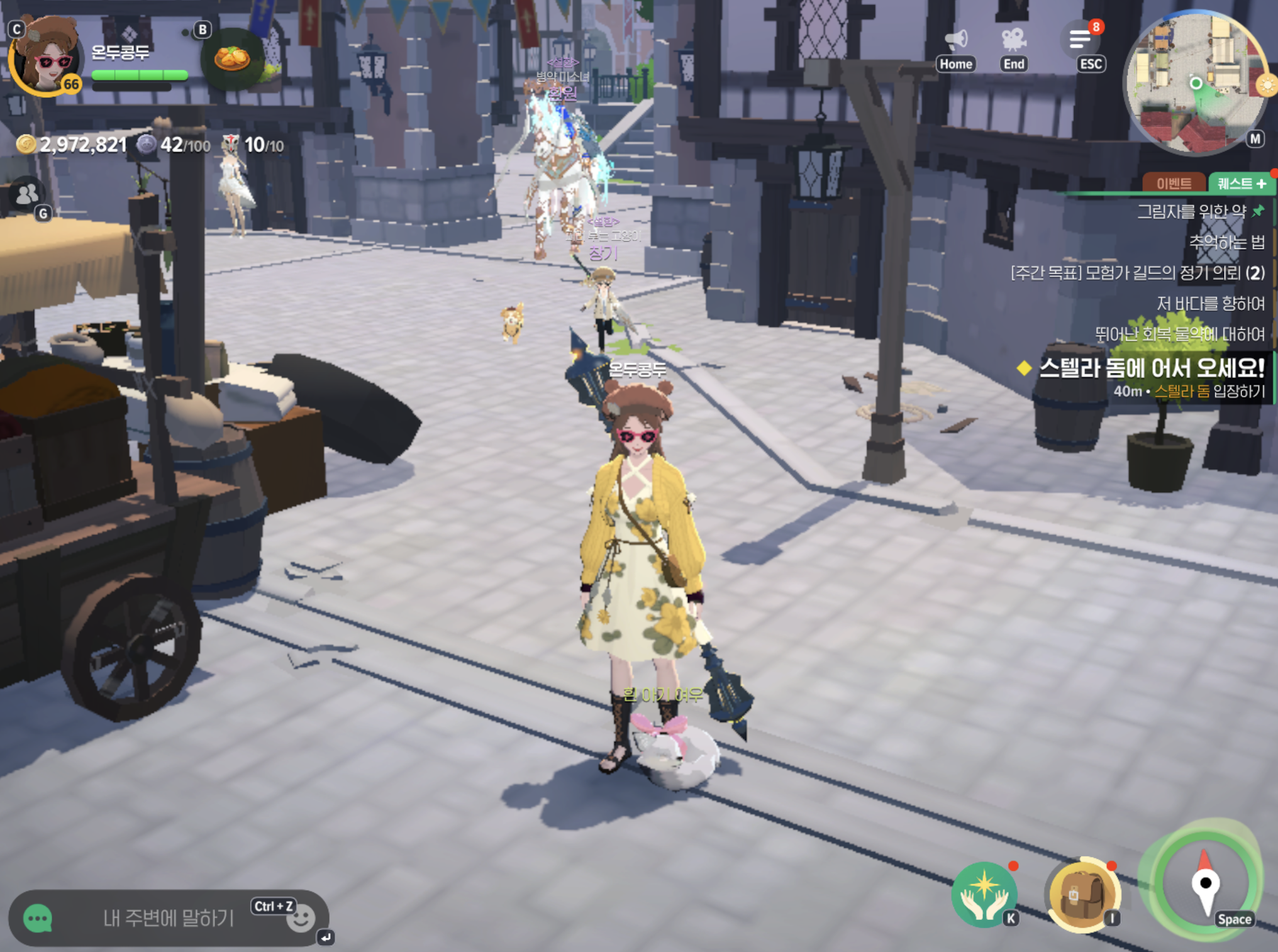Select the weekly 모험가 길드의 정기 의뢰 quest
This screenshot has height=952, width=1278.
[1137, 273]
